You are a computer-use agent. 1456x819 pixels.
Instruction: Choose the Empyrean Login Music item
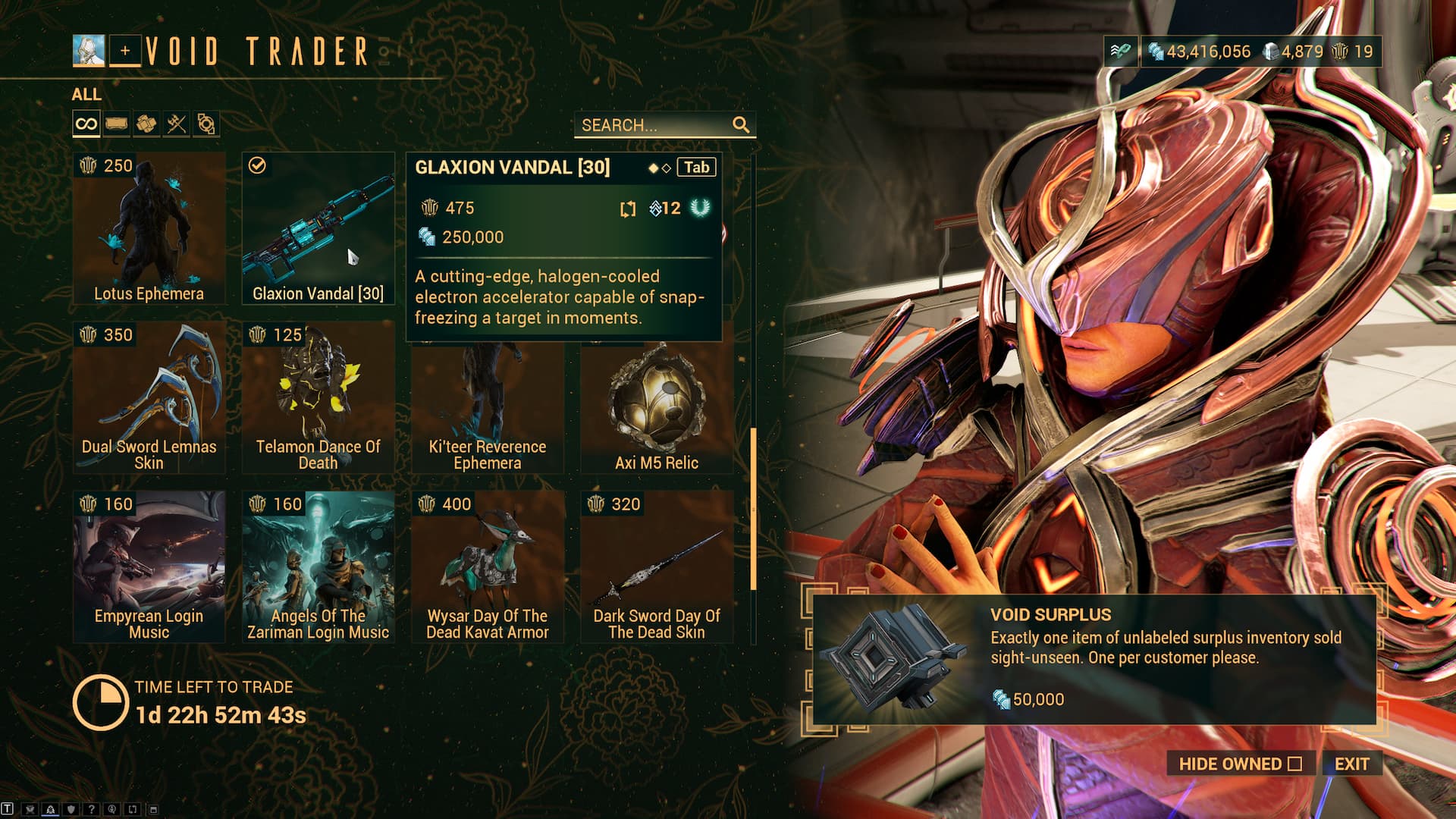coord(149,566)
